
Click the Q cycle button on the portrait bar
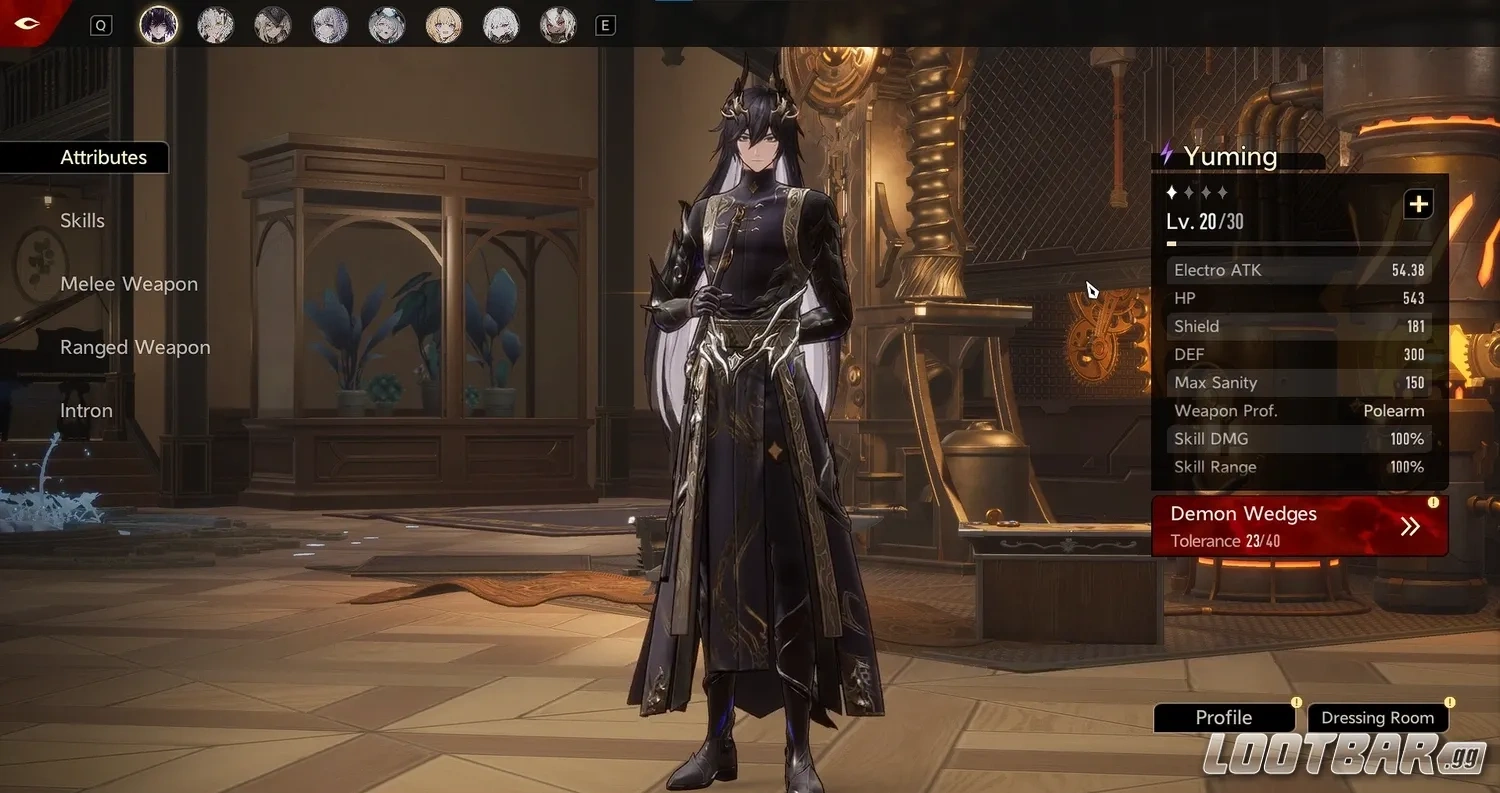point(100,25)
